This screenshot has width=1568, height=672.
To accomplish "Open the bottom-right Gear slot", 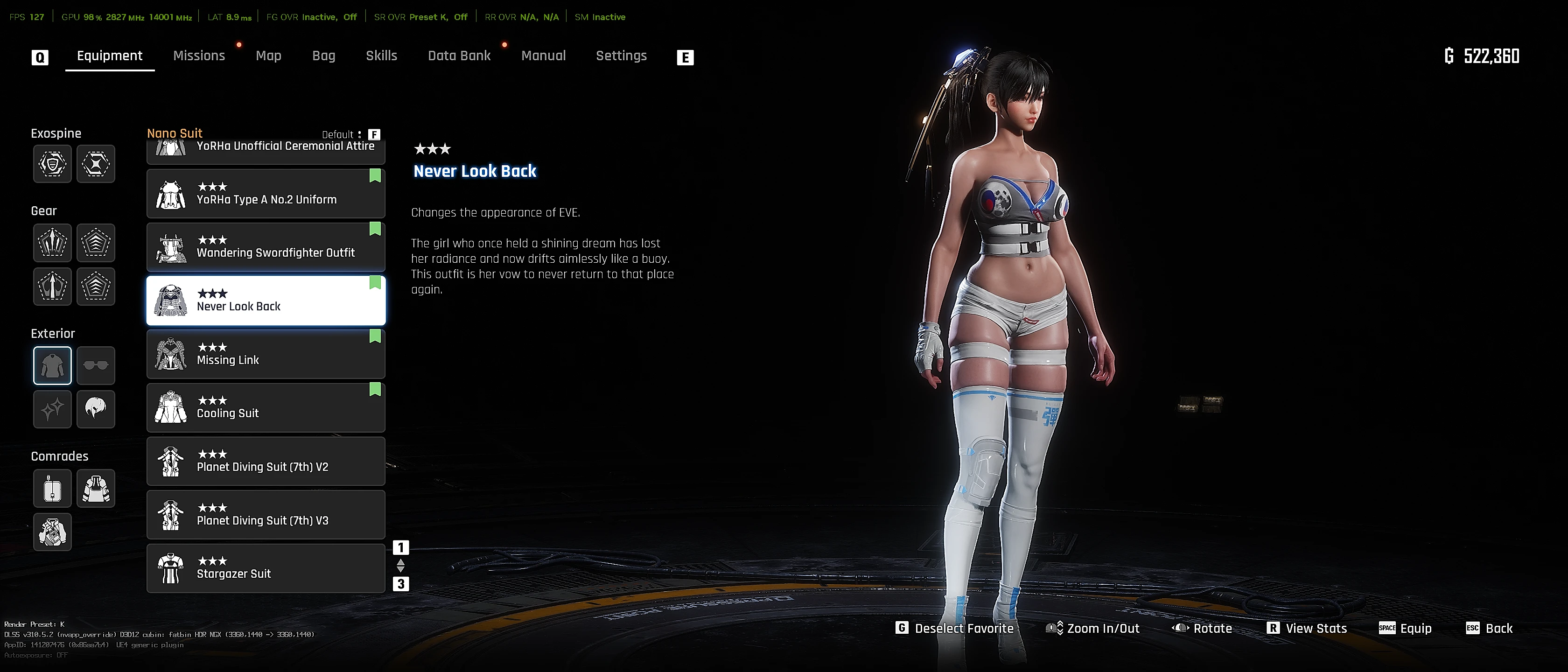I will pyautogui.click(x=96, y=286).
